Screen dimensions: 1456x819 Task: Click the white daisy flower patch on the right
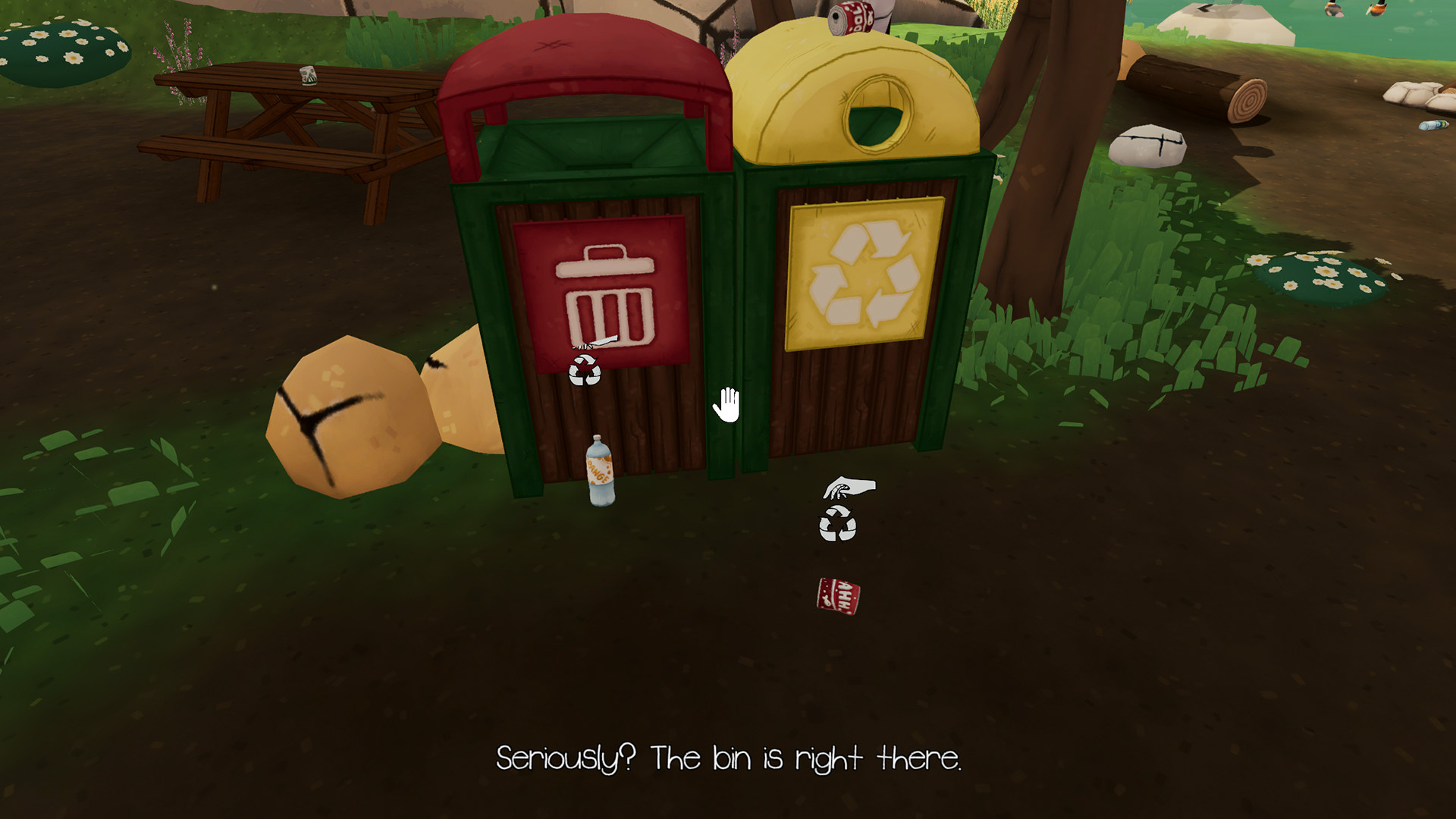tap(1323, 277)
